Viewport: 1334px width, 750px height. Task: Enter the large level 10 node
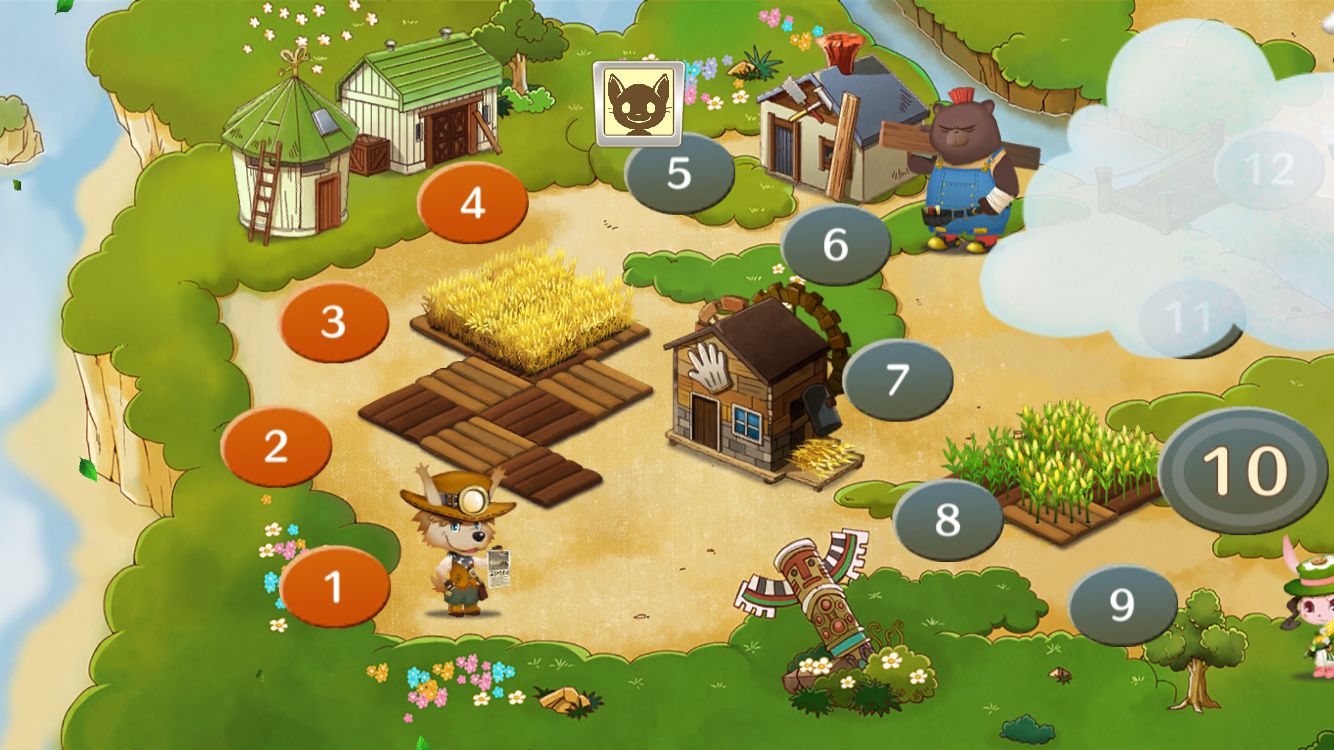[x=1243, y=470]
